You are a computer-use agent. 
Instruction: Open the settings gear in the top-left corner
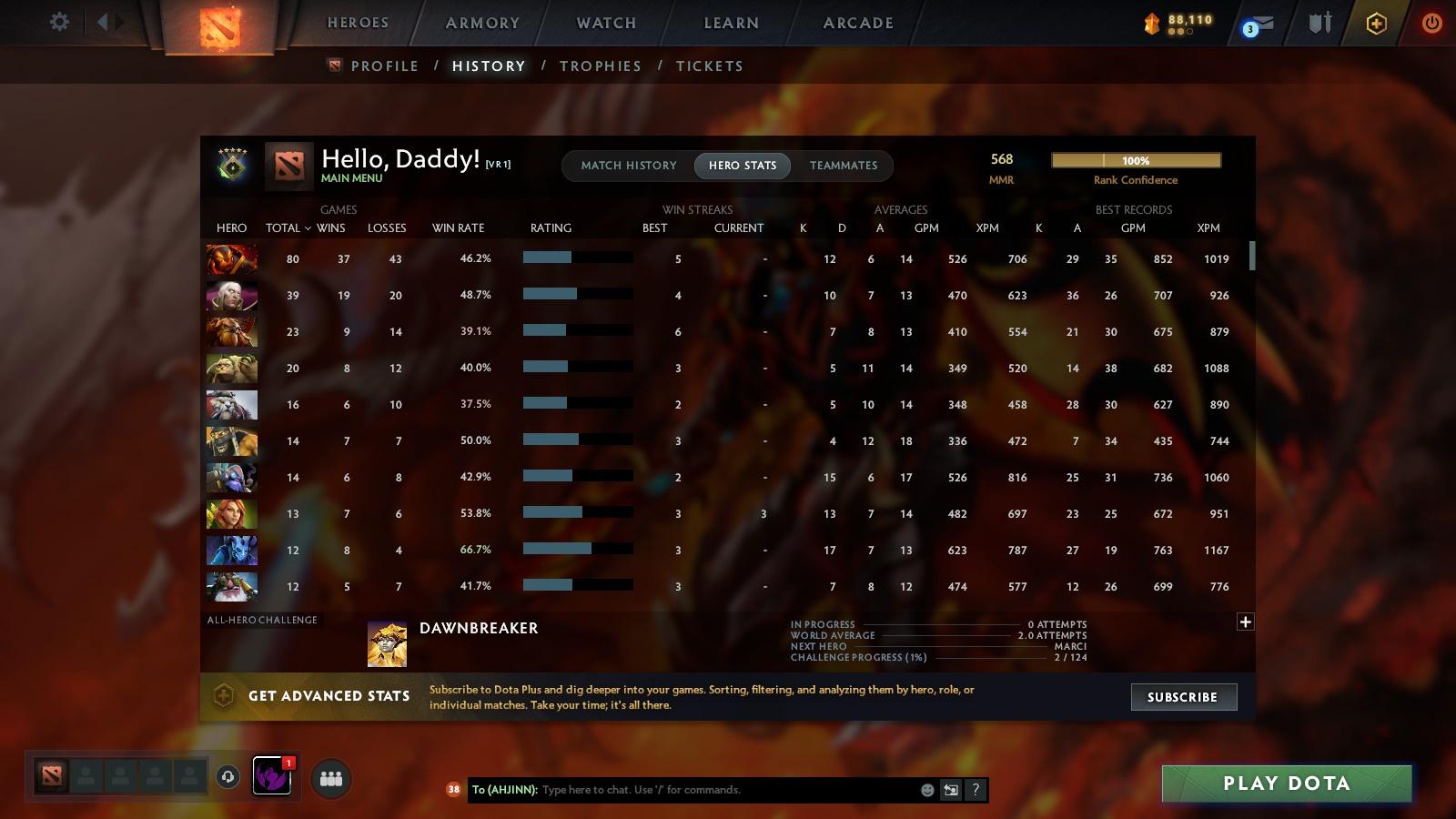click(58, 21)
